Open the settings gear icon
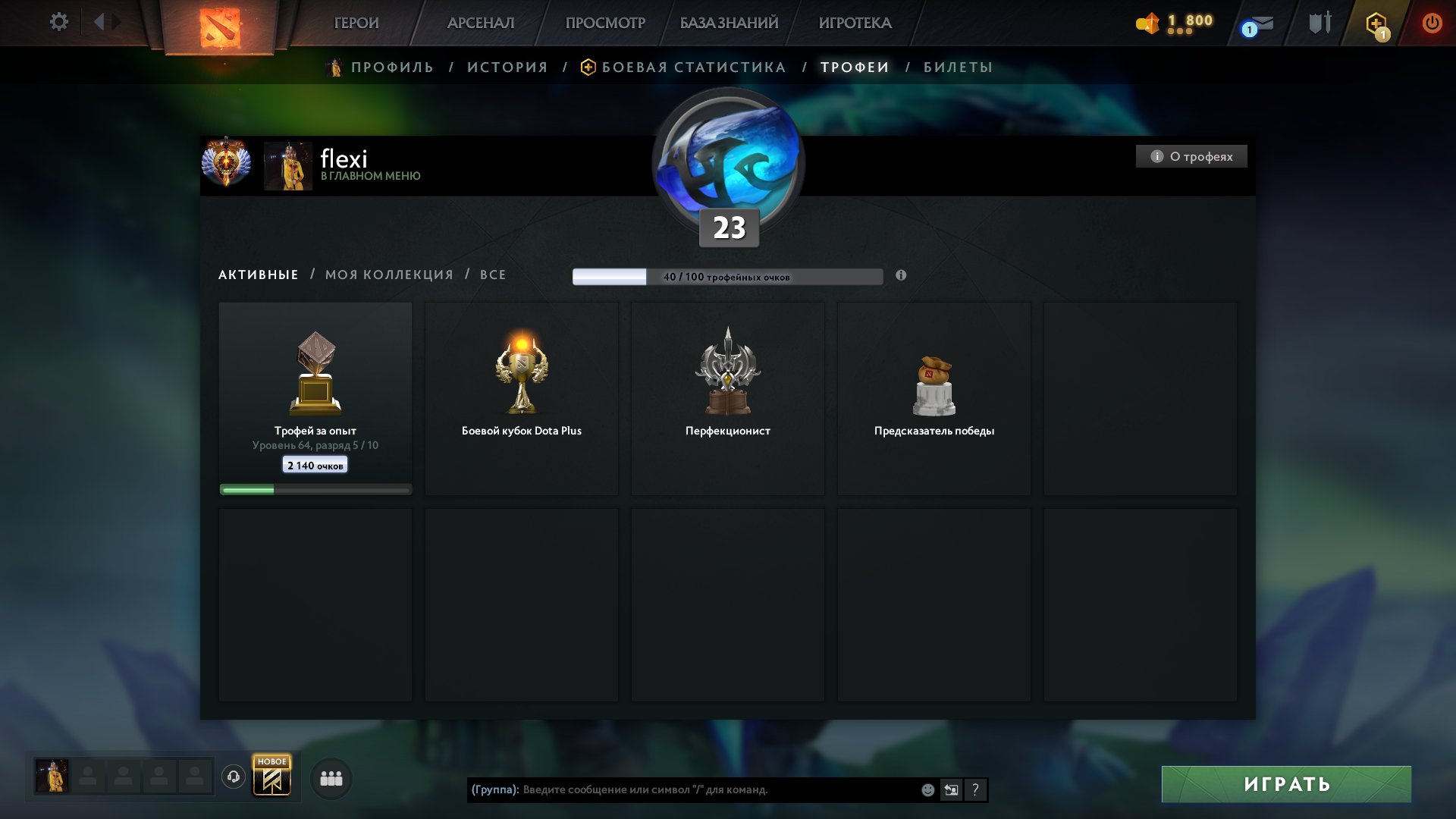The image size is (1456, 819). coord(58,22)
